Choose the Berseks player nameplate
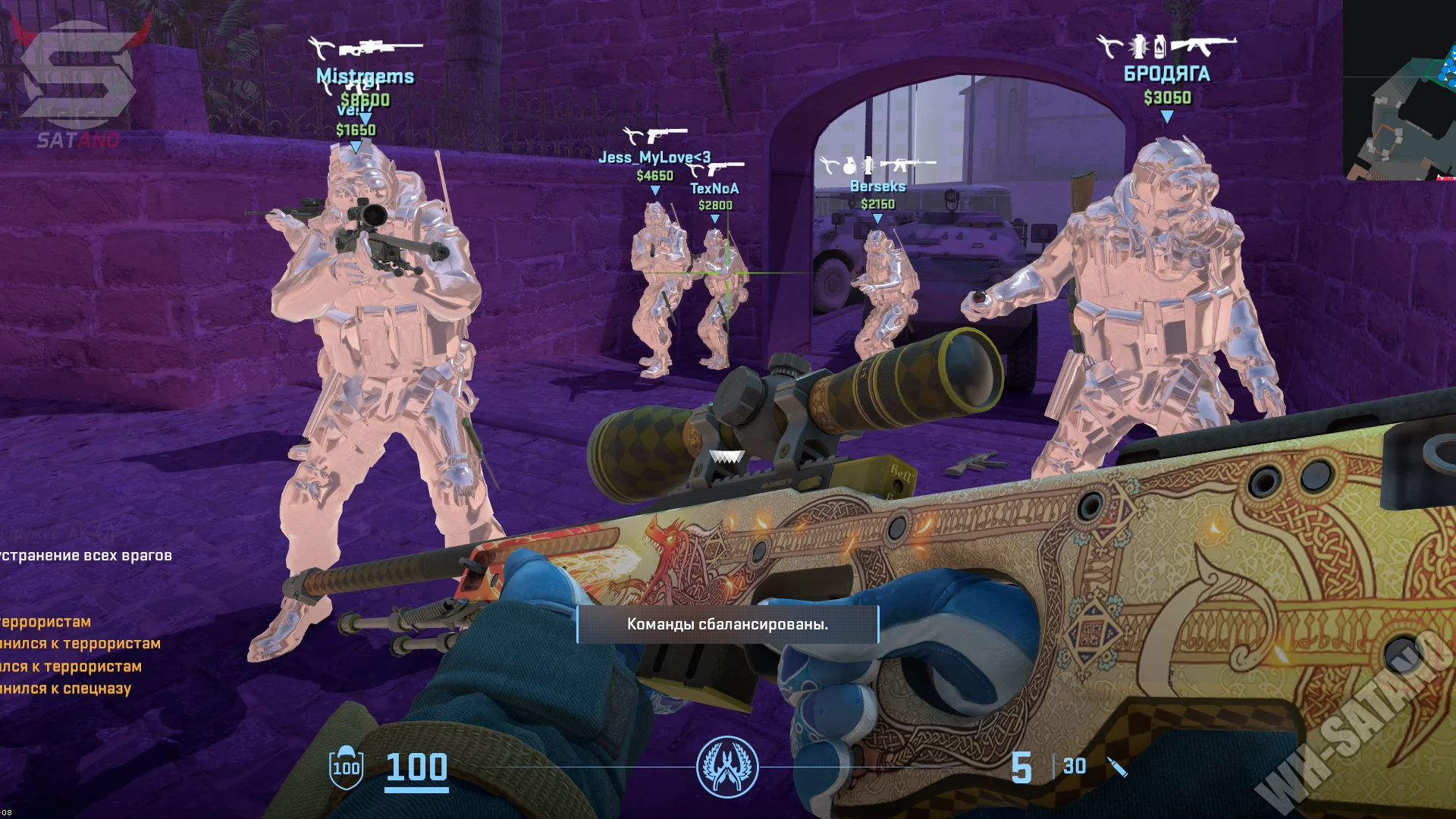1456x819 pixels. (x=877, y=187)
